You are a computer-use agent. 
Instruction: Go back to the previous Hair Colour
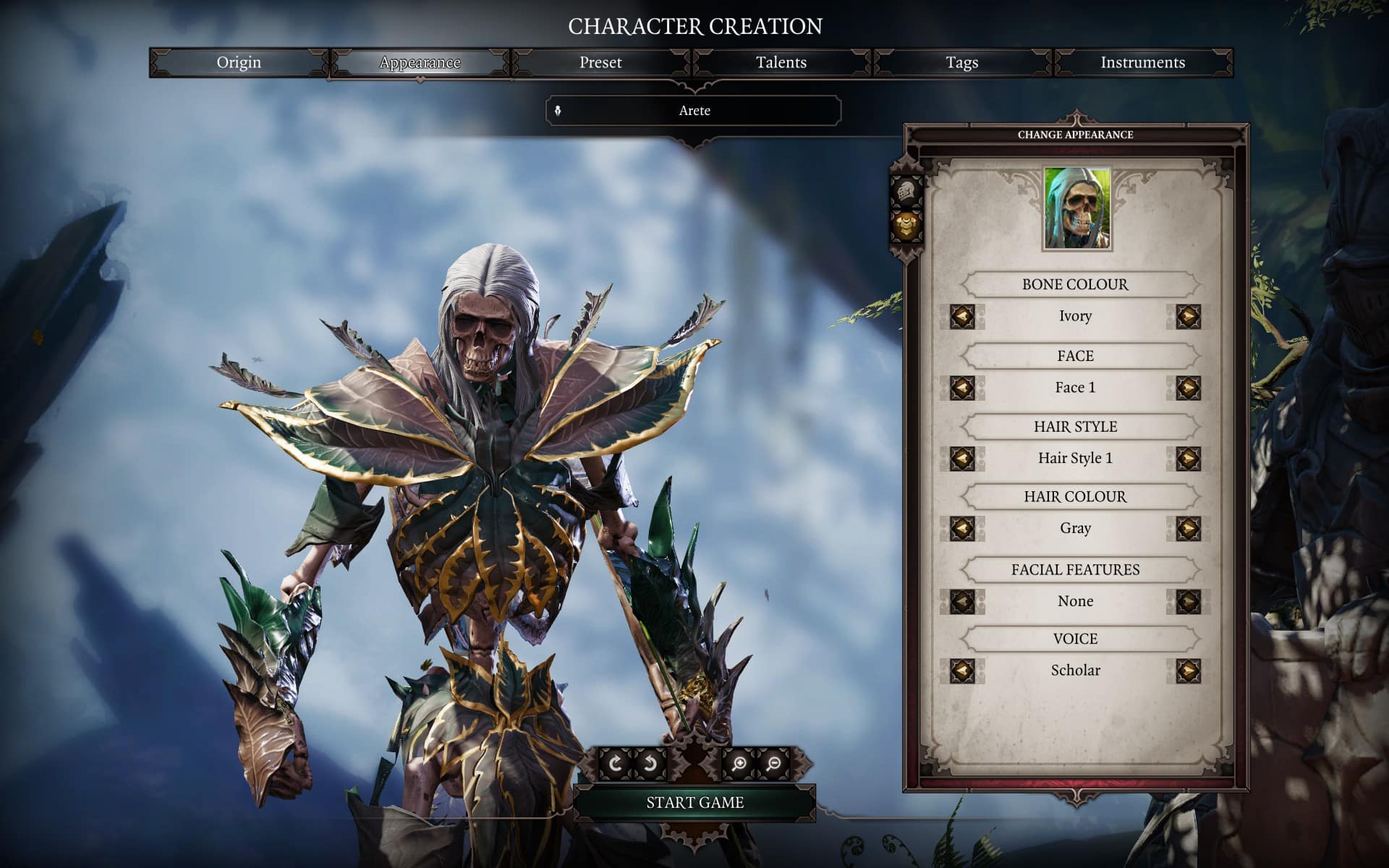click(962, 528)
